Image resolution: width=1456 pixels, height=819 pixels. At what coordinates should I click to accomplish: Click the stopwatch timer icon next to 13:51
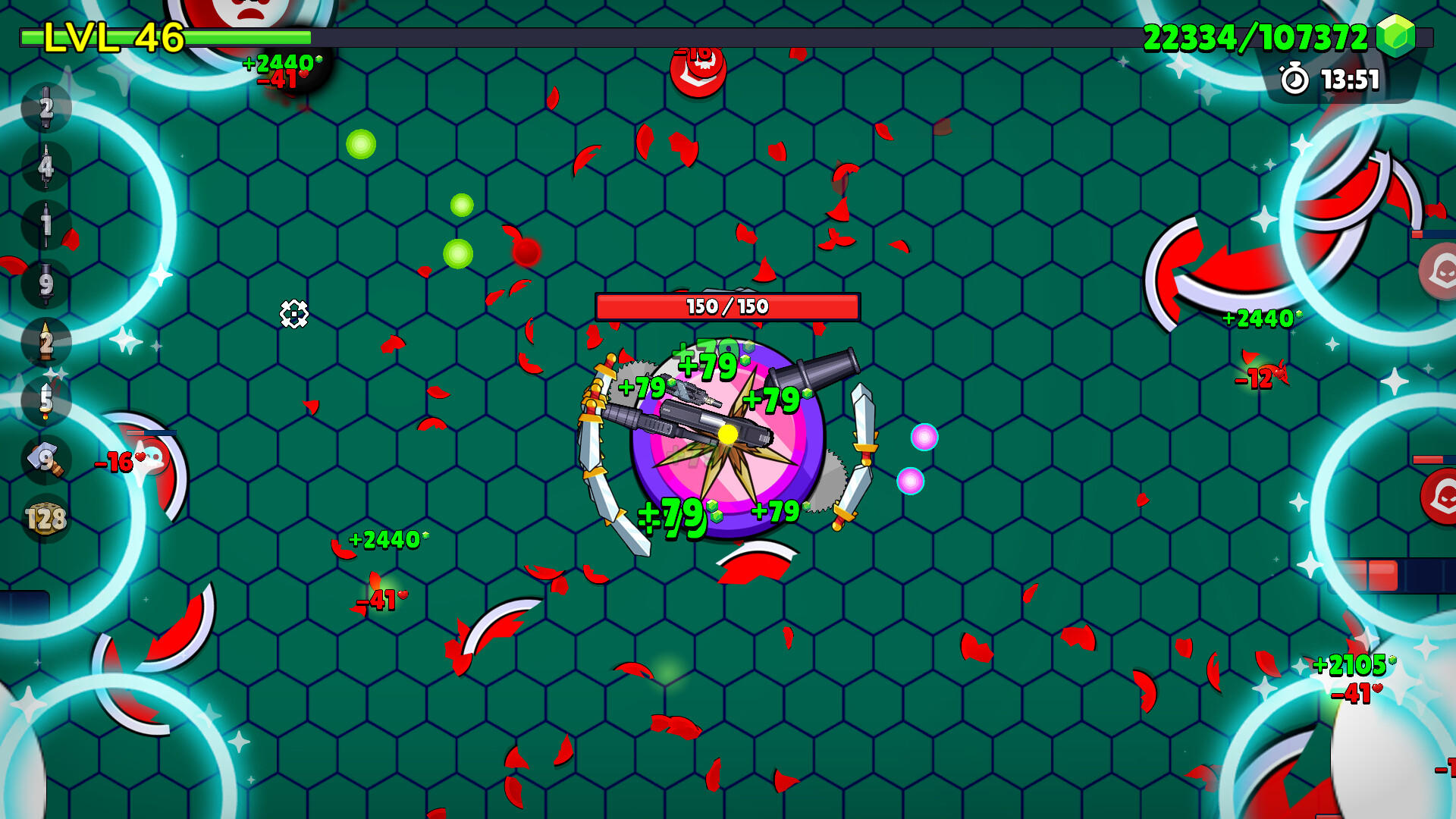click(x=1294, y=78)
